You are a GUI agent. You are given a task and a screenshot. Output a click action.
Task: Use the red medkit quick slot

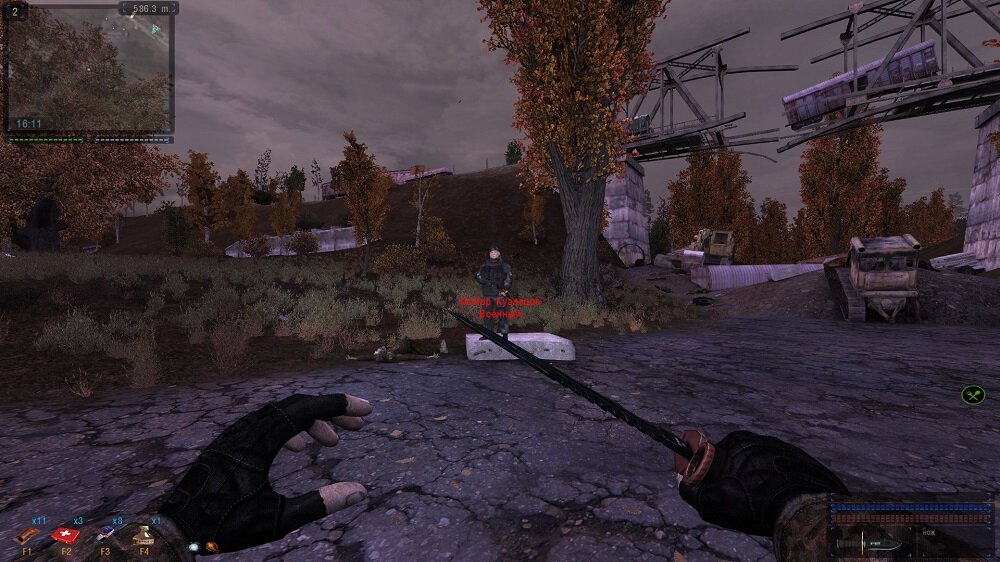pyautogui.click(x=68, y=534)
